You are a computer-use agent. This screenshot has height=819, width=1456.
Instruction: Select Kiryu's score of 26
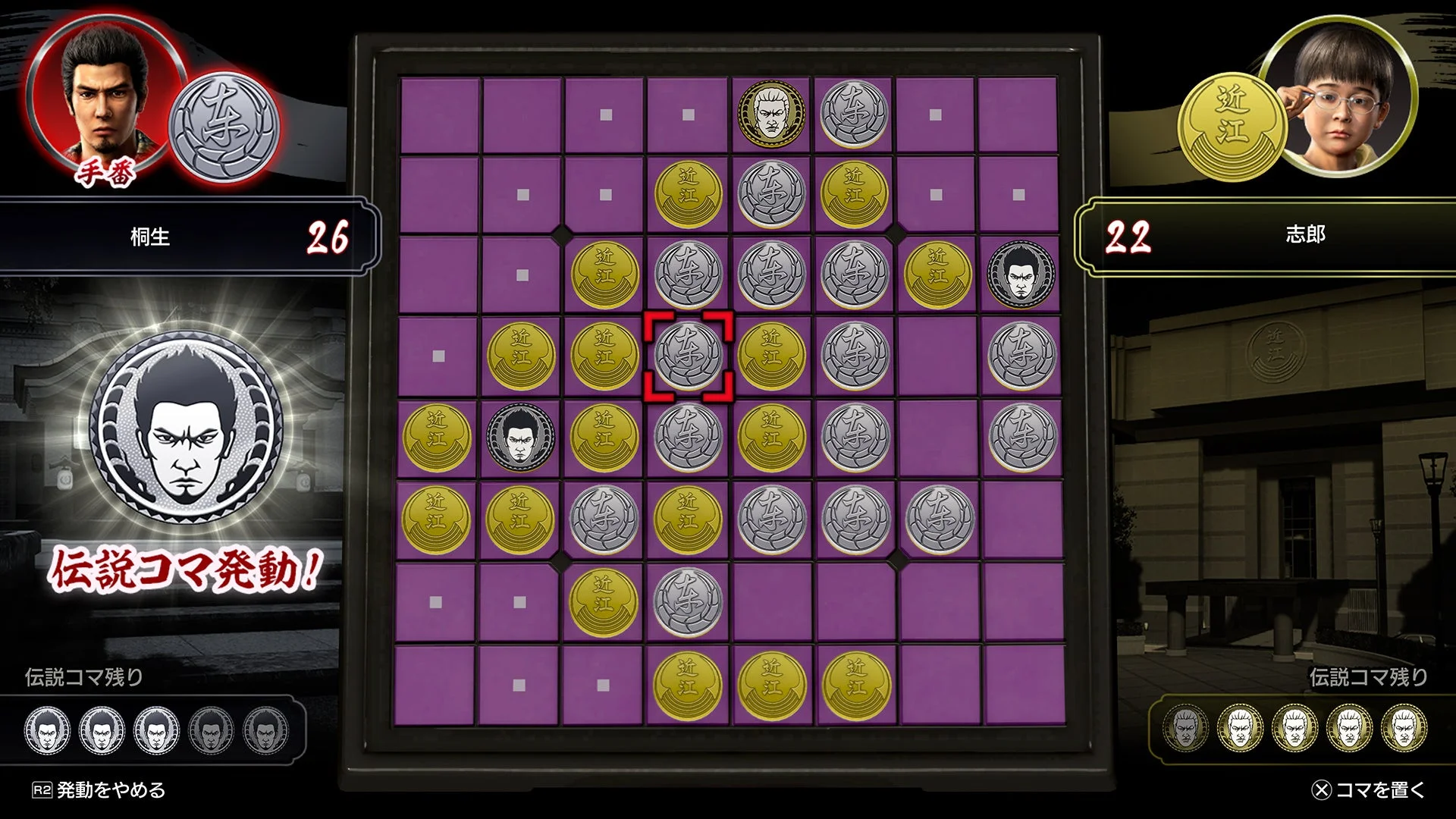328,237
